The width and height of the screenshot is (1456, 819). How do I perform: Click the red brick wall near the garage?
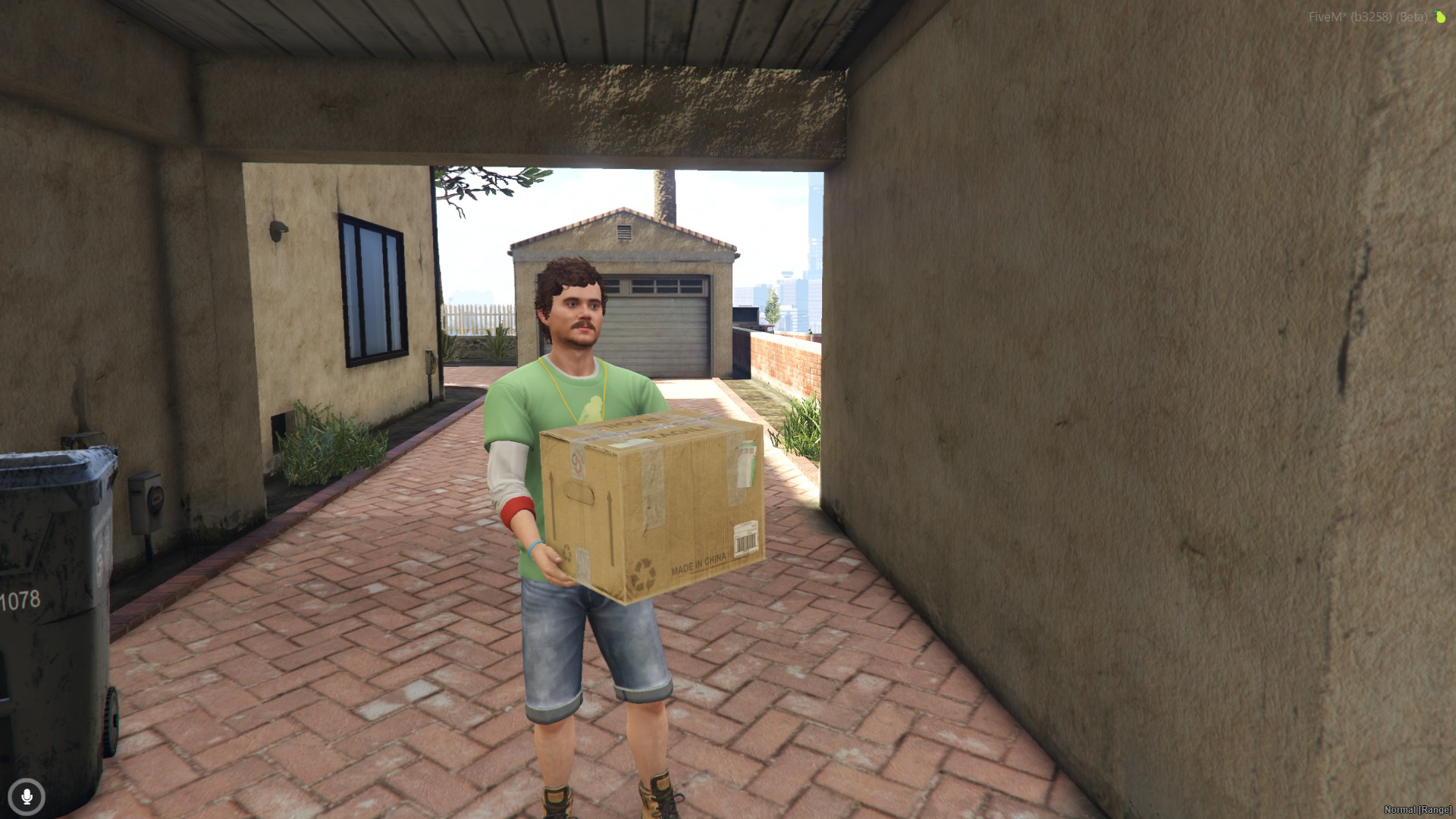pyautogui.click(x=781, y=364)
